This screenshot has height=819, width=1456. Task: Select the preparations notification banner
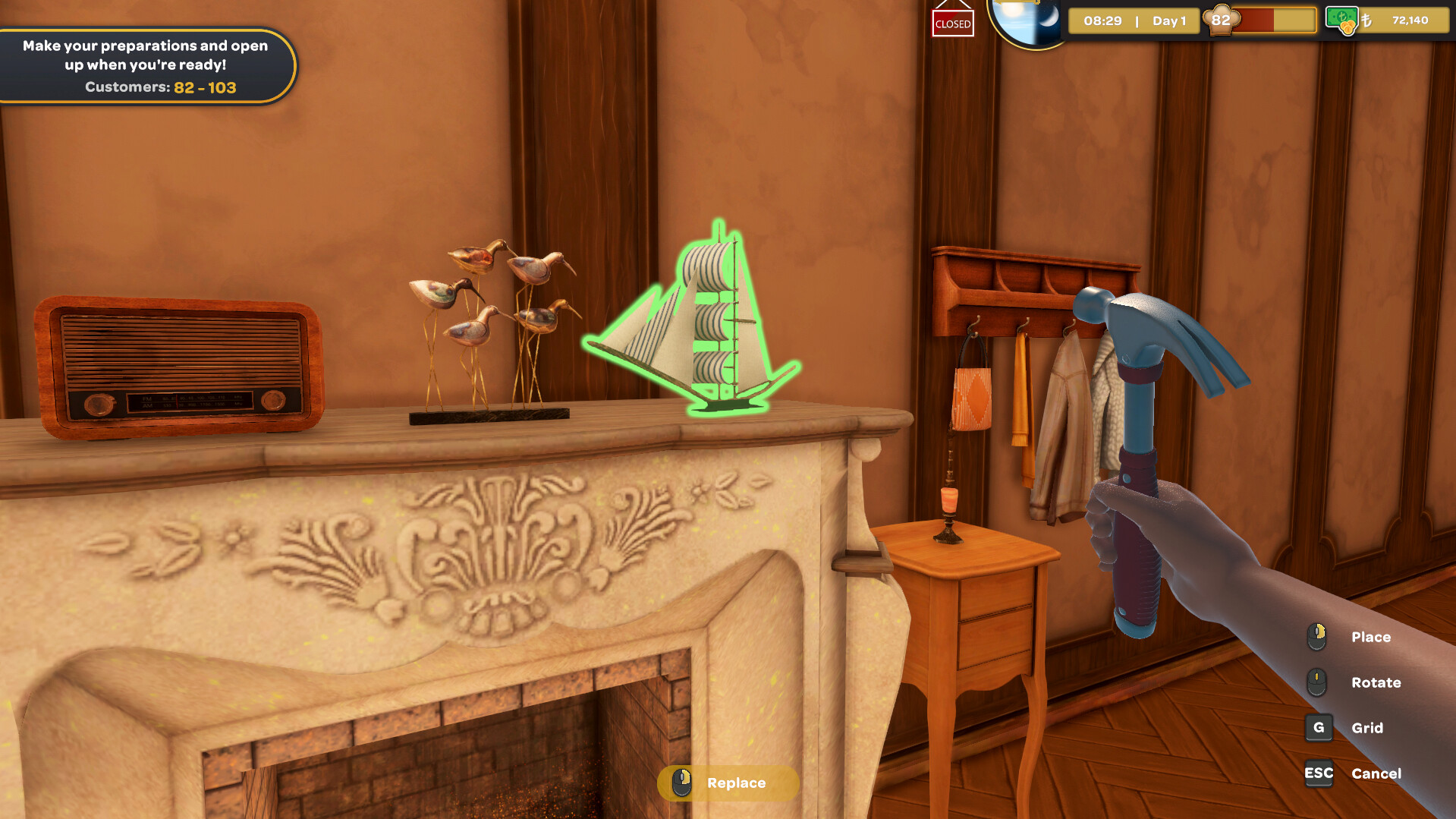coord(144,65)
